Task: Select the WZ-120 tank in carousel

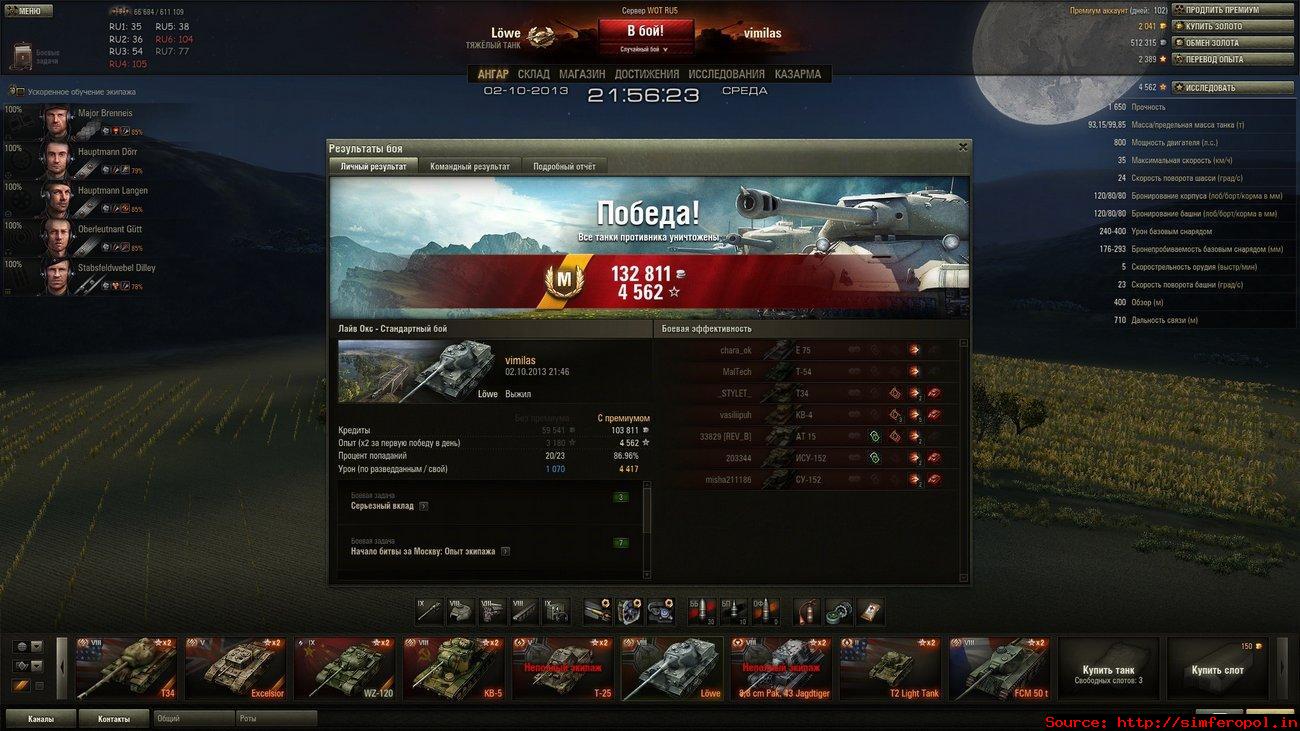Action: click(x=344, y=668)
